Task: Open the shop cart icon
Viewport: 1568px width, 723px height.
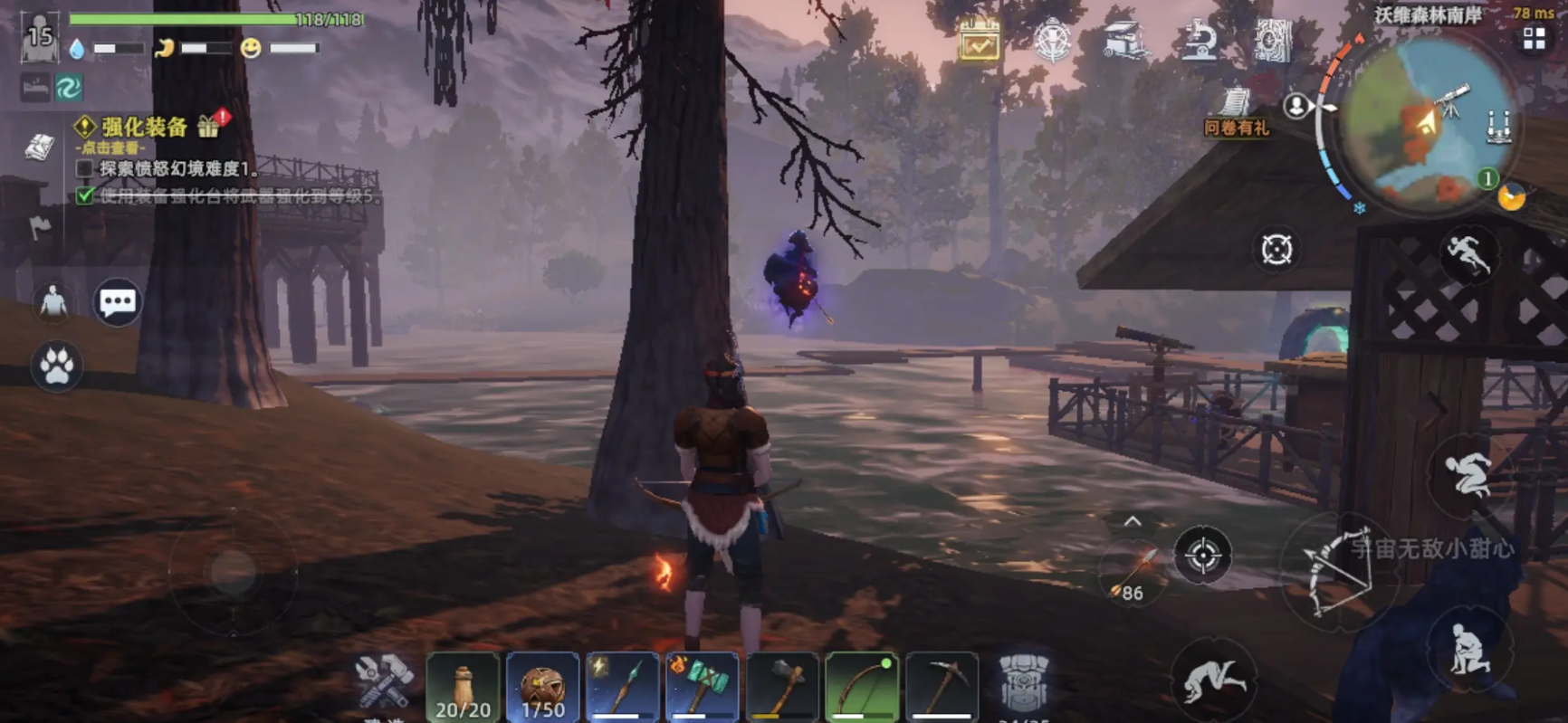Action: pyautogui.click(x=1124, y=41)
